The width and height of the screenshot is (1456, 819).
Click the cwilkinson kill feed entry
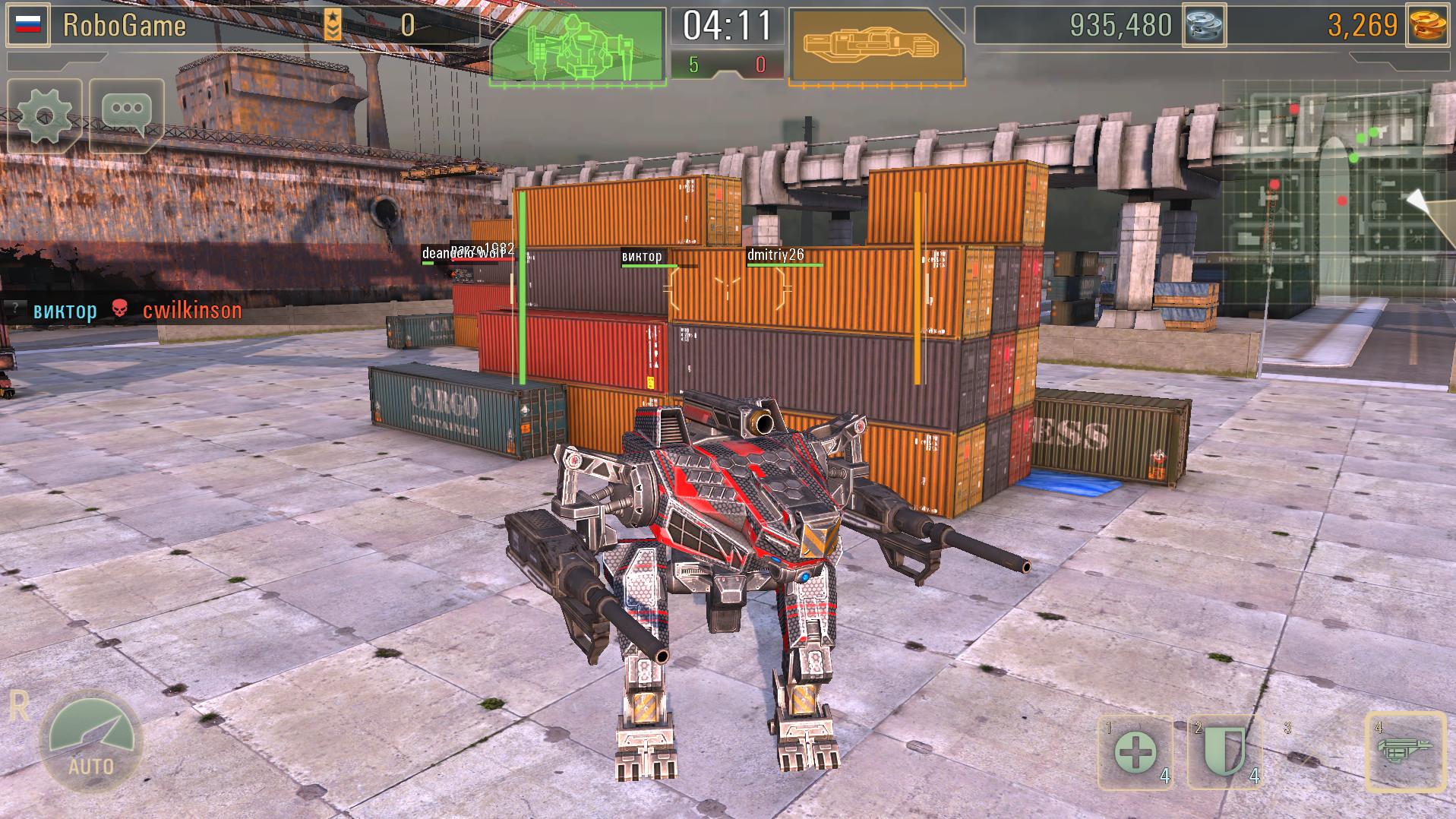[191, 310]
